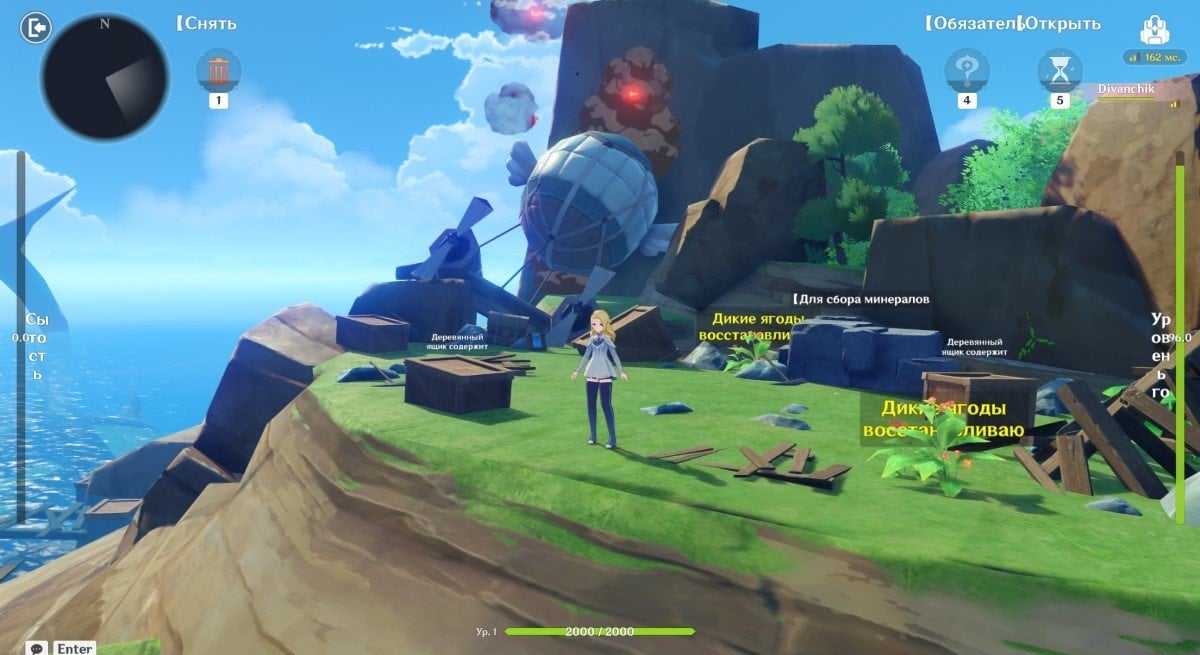Select the trash bin slot numbered 1
The height and width of the screenshot is (655, 1200).
tap(218, 71)
